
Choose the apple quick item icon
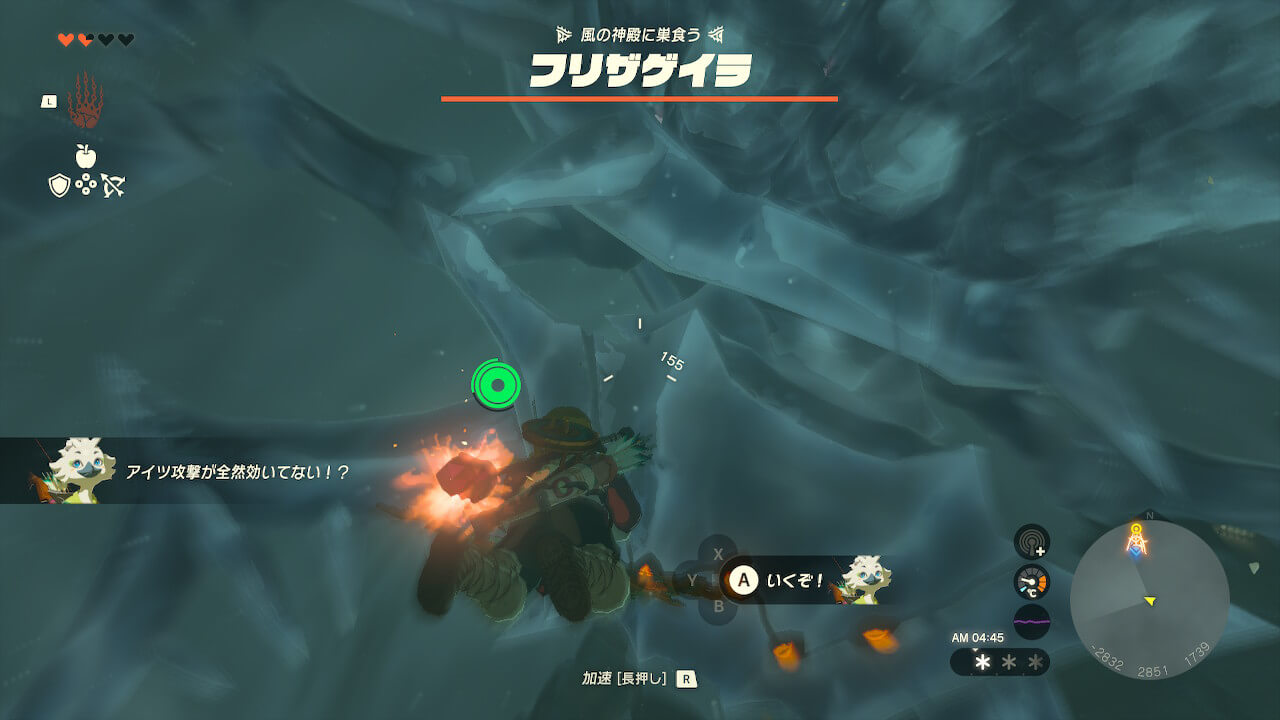[86, 156]
